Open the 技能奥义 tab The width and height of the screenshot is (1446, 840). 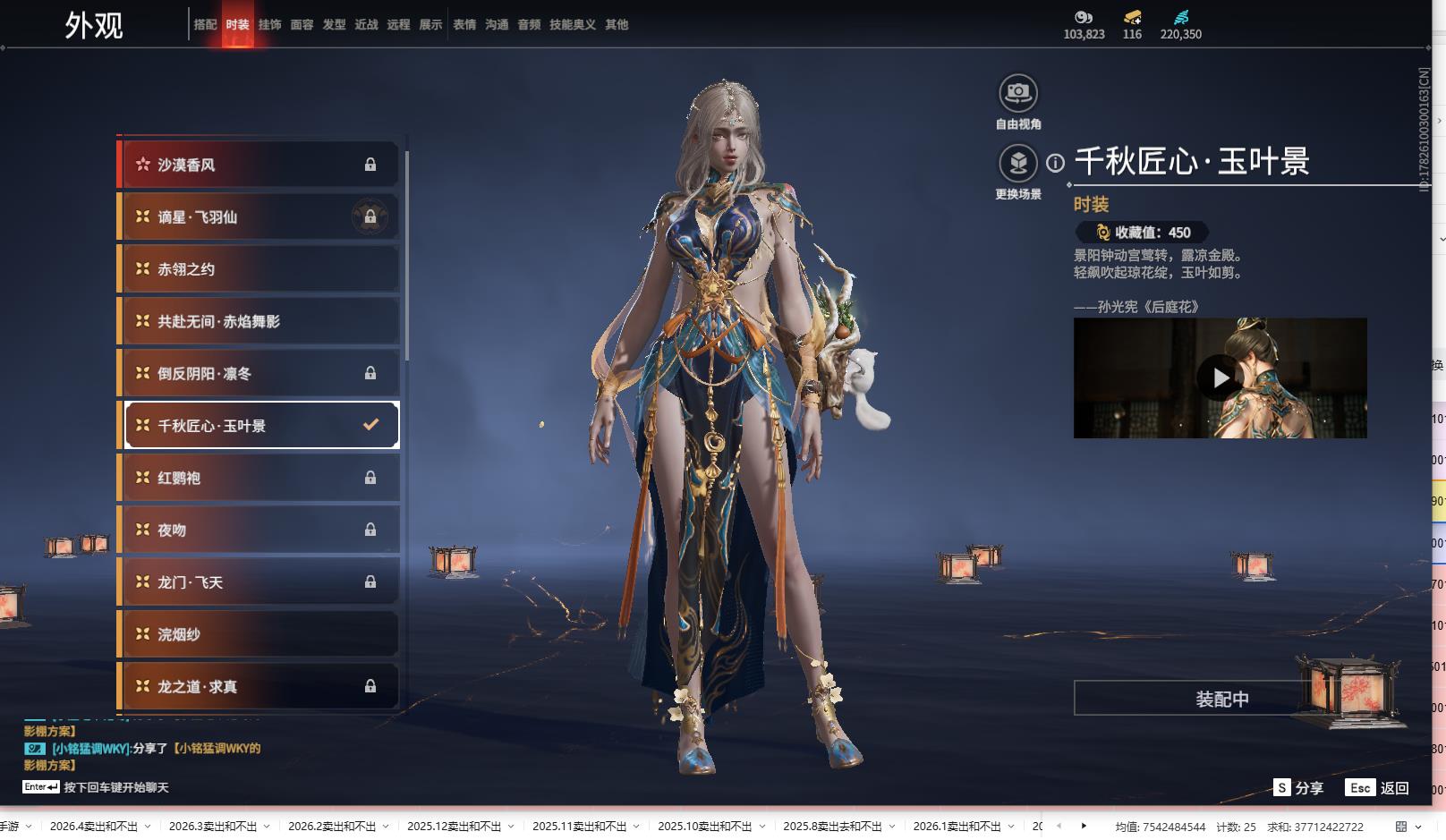pyautogui.click(x=572, y=25)
